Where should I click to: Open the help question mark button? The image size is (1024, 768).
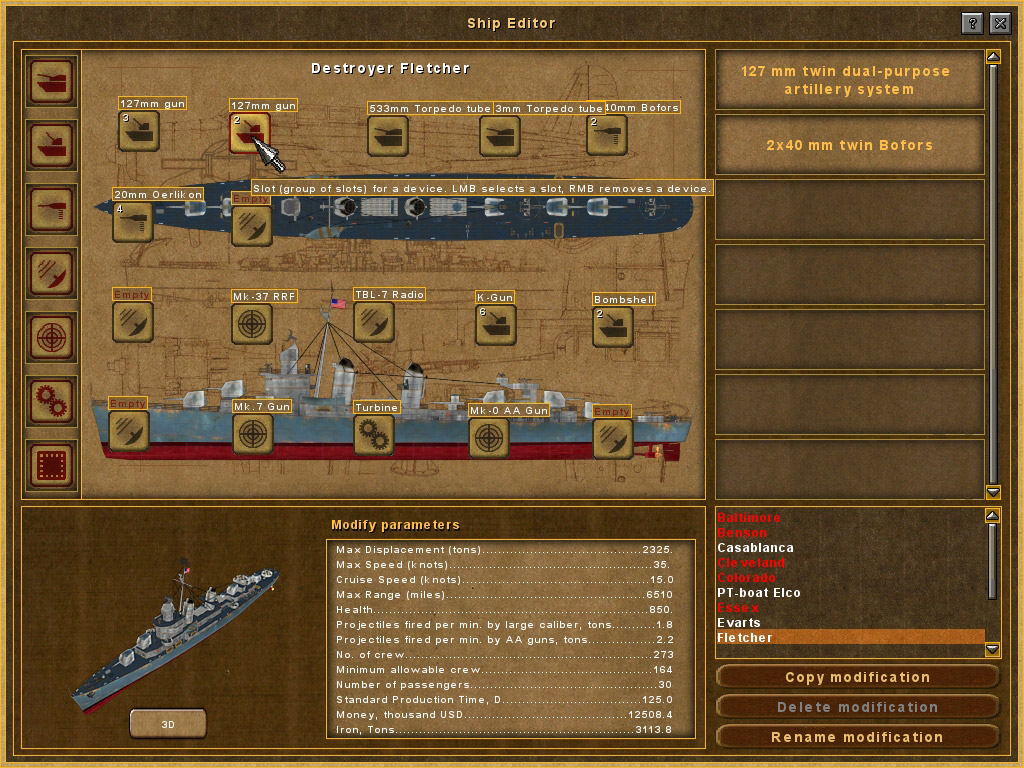[x=971, y=23]
